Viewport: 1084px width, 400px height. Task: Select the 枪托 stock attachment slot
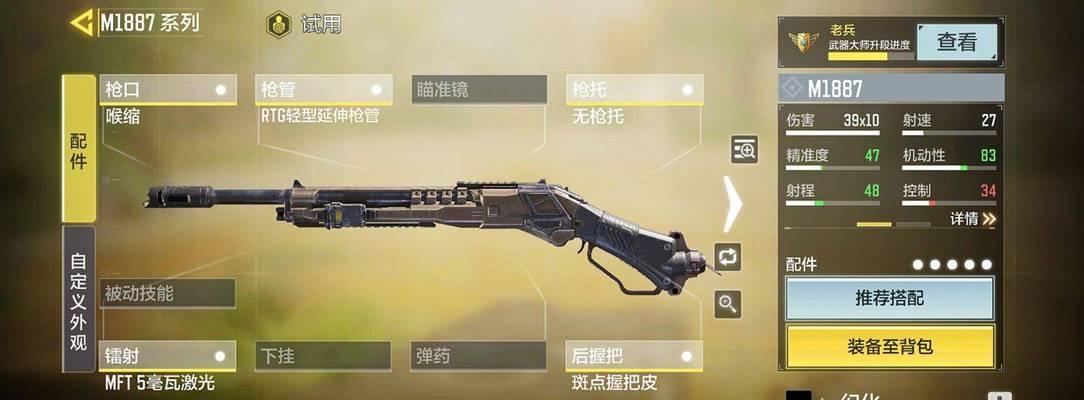[634, 90]
